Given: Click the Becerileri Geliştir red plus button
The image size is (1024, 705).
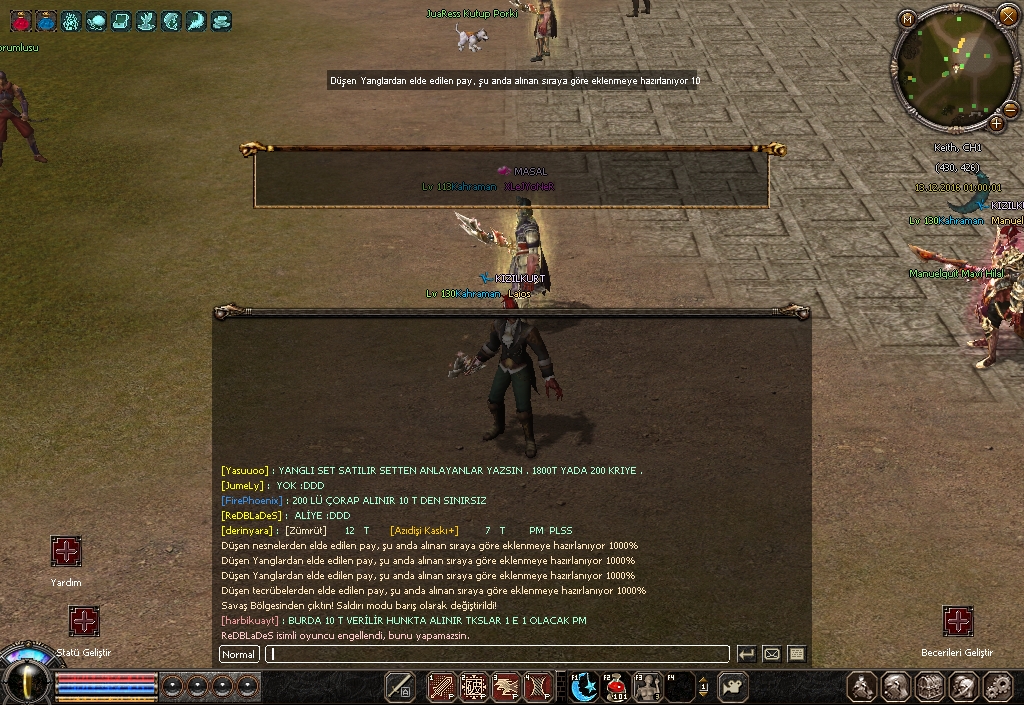Looking at the screenshot, I should click(957, 621).
